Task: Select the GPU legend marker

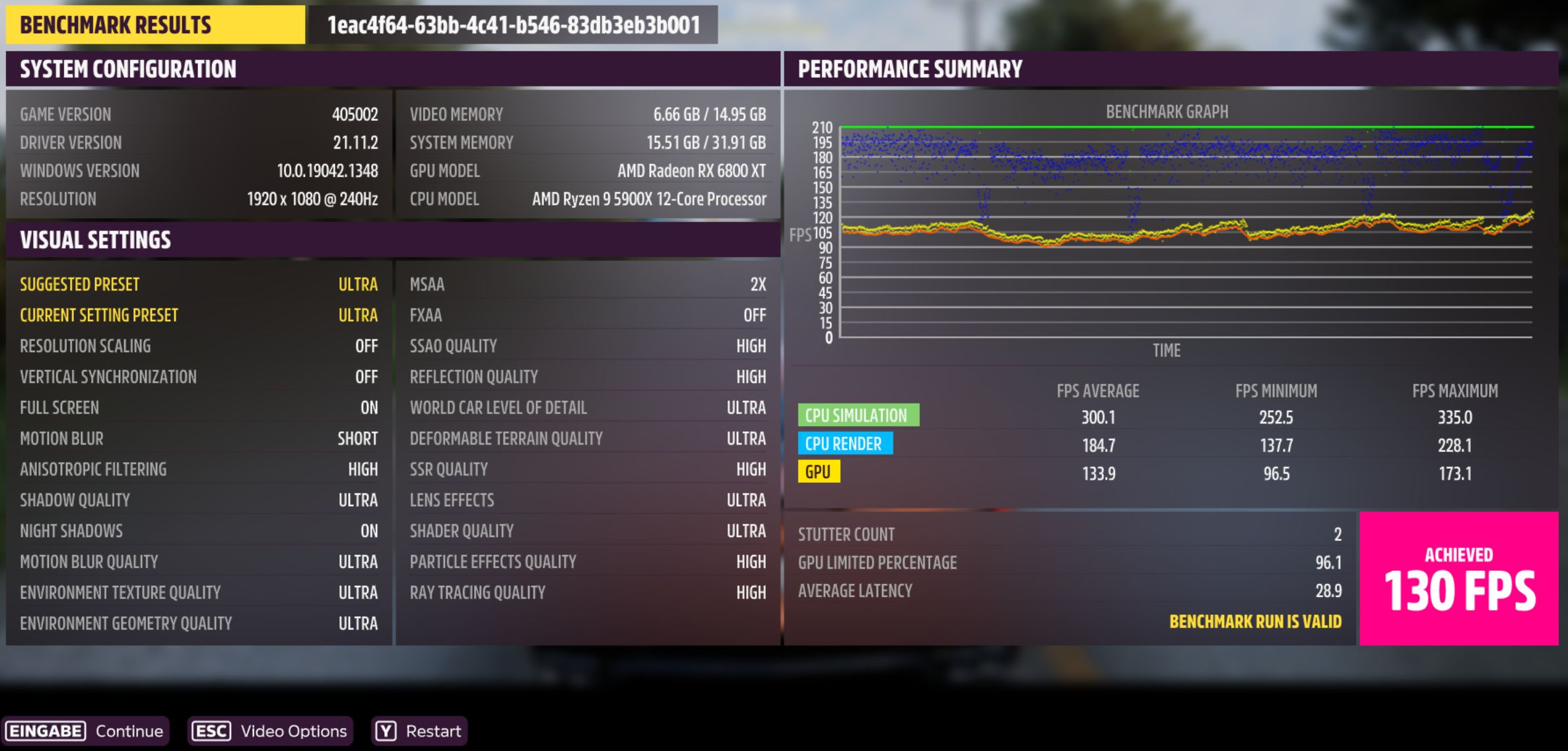Action: (x=818, y=472)
